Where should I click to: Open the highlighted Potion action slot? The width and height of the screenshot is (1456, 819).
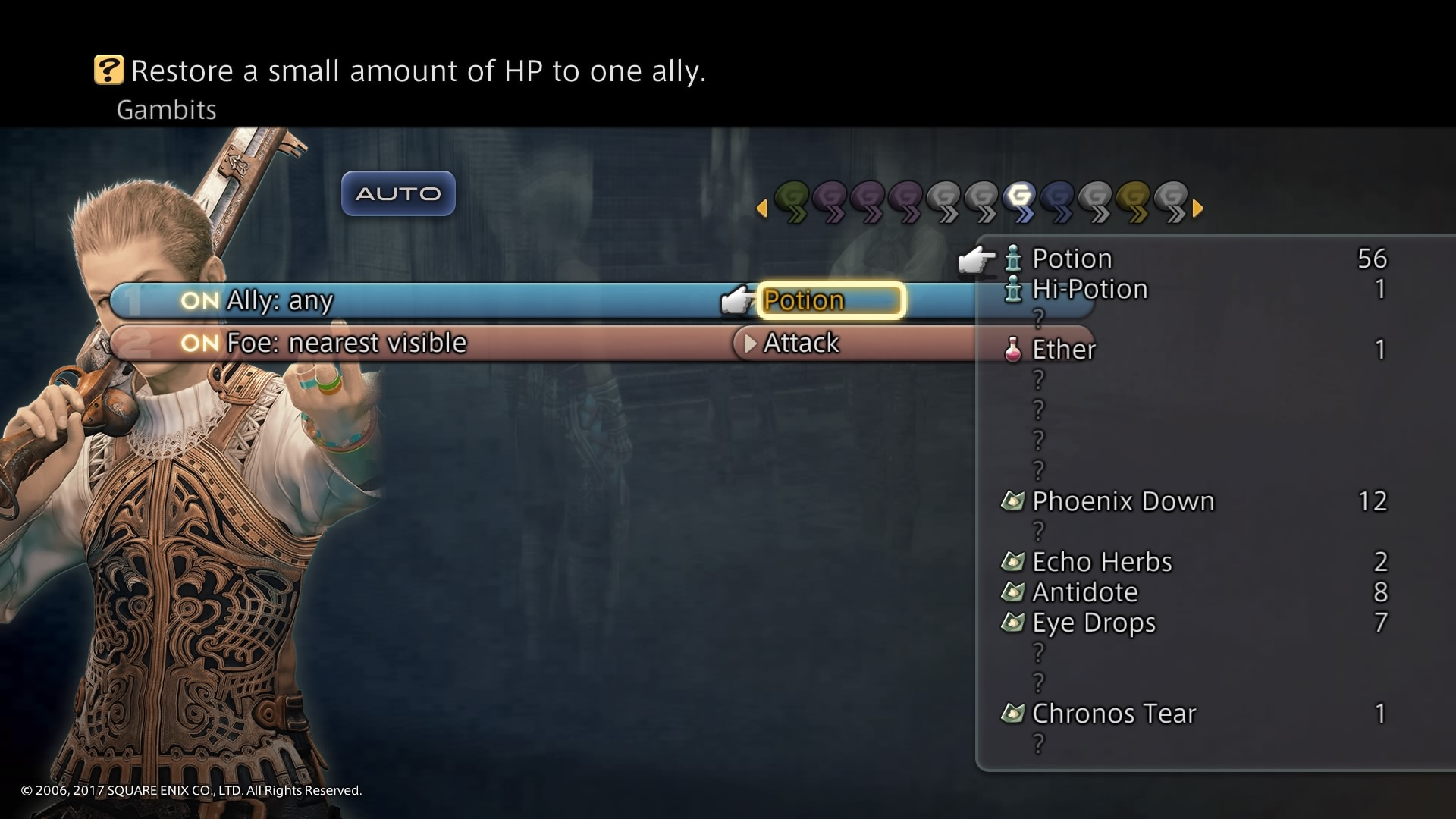(x=830, y=300)
